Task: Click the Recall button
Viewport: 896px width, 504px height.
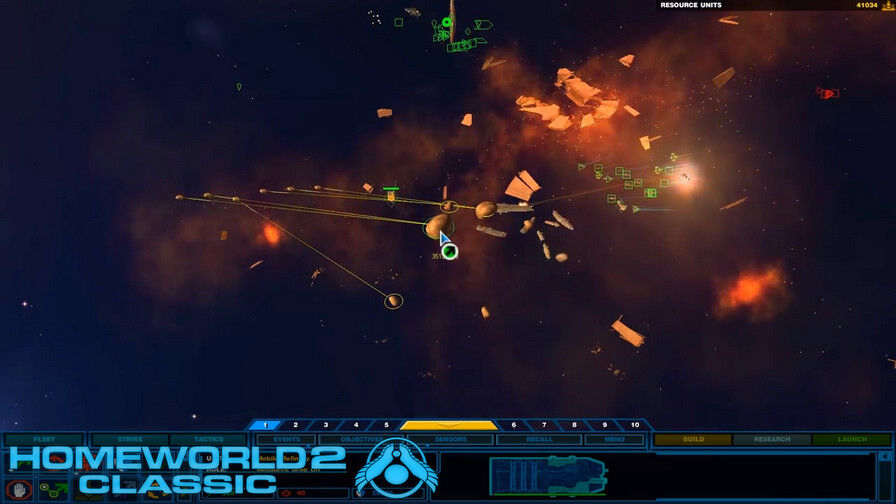Action: click(x=539, y=439)
